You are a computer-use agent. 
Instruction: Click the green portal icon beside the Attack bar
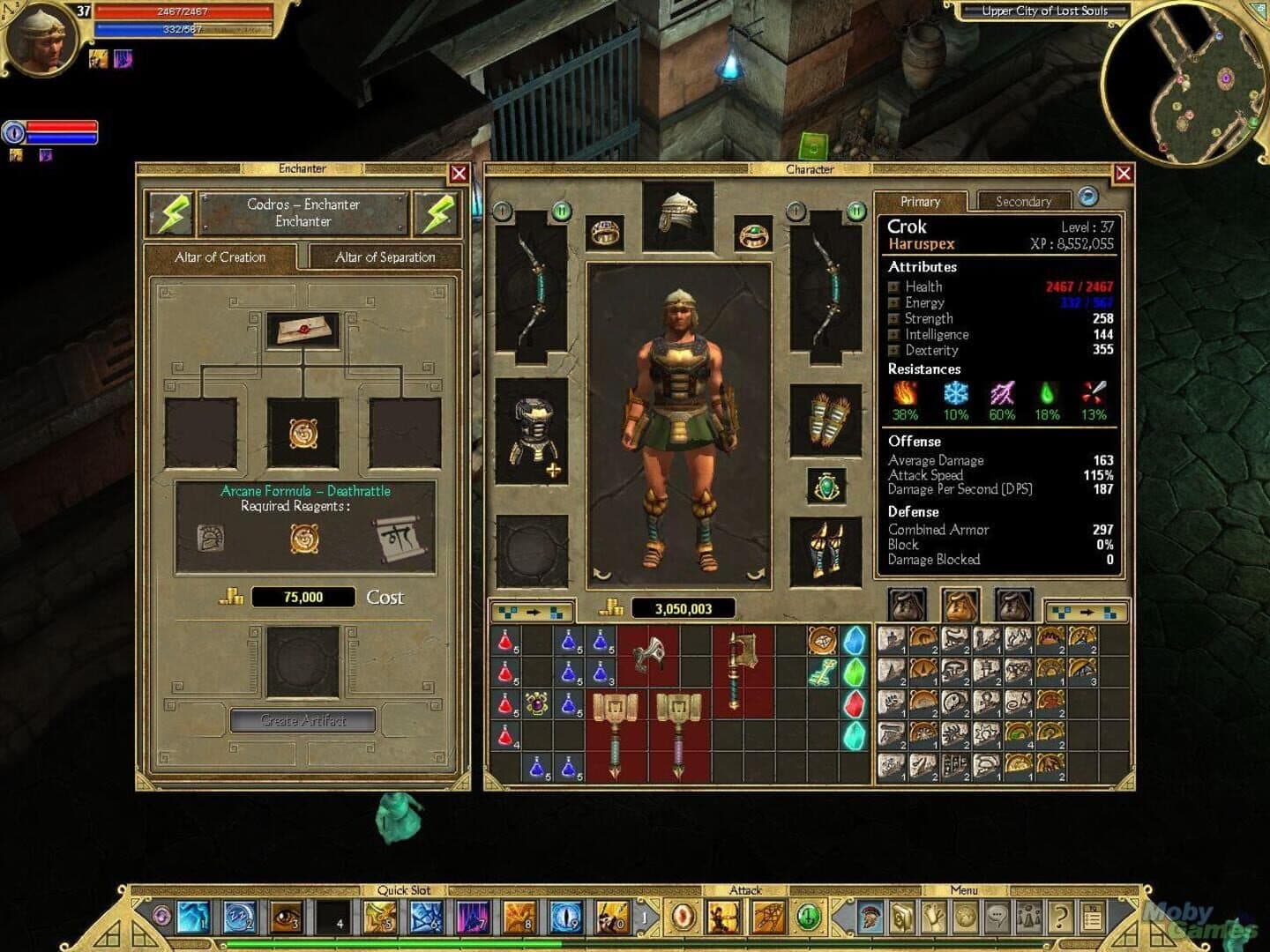coord(807,916)
